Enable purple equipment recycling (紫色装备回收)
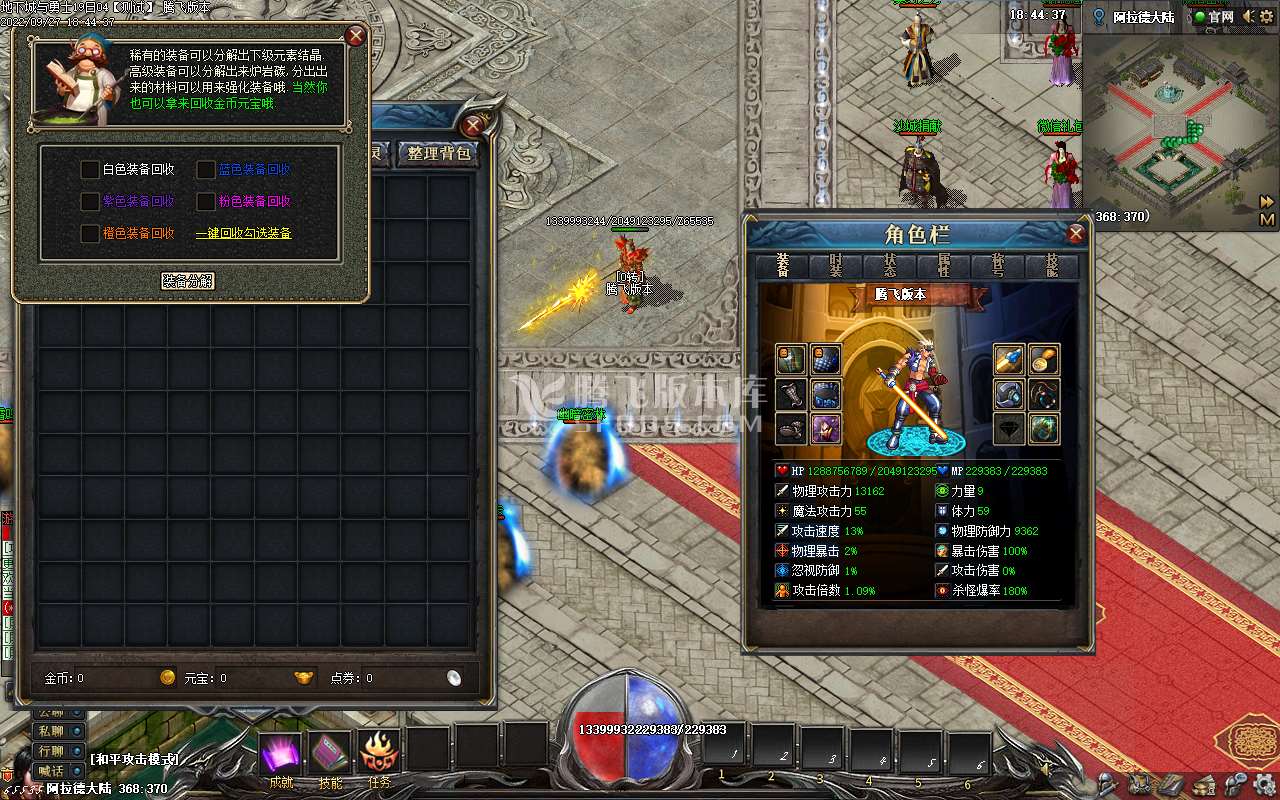The image size is (1280, 800). 90,201
